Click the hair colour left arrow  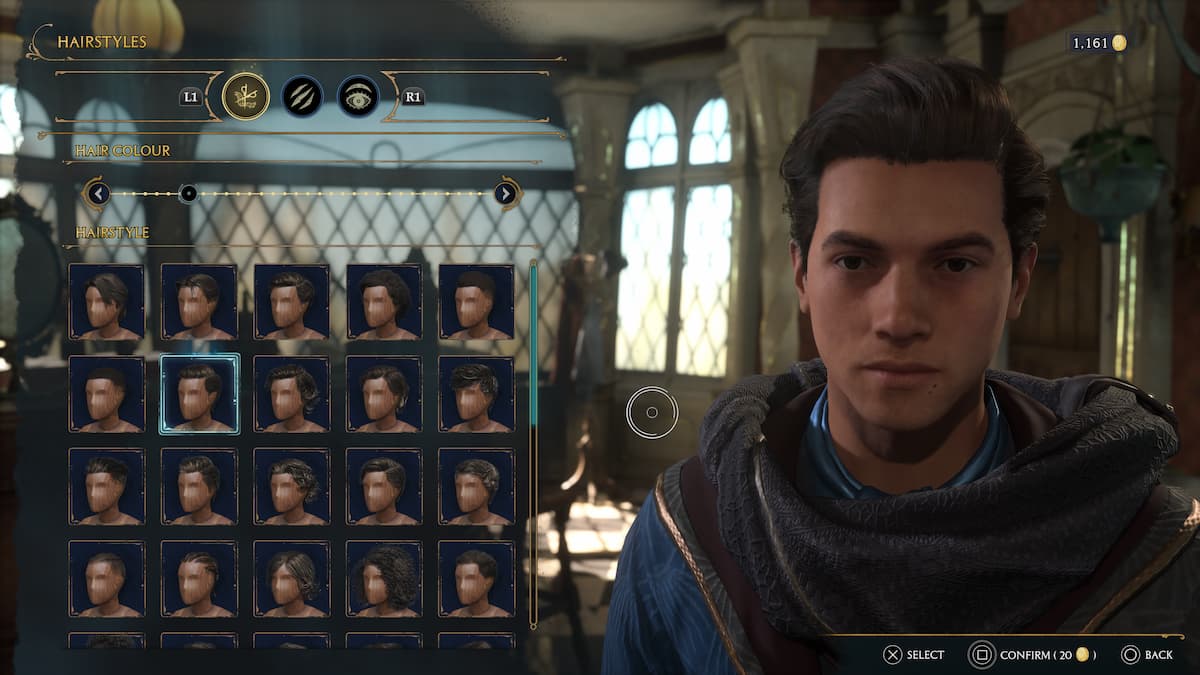pyautogui.click(x=97, y=193)
